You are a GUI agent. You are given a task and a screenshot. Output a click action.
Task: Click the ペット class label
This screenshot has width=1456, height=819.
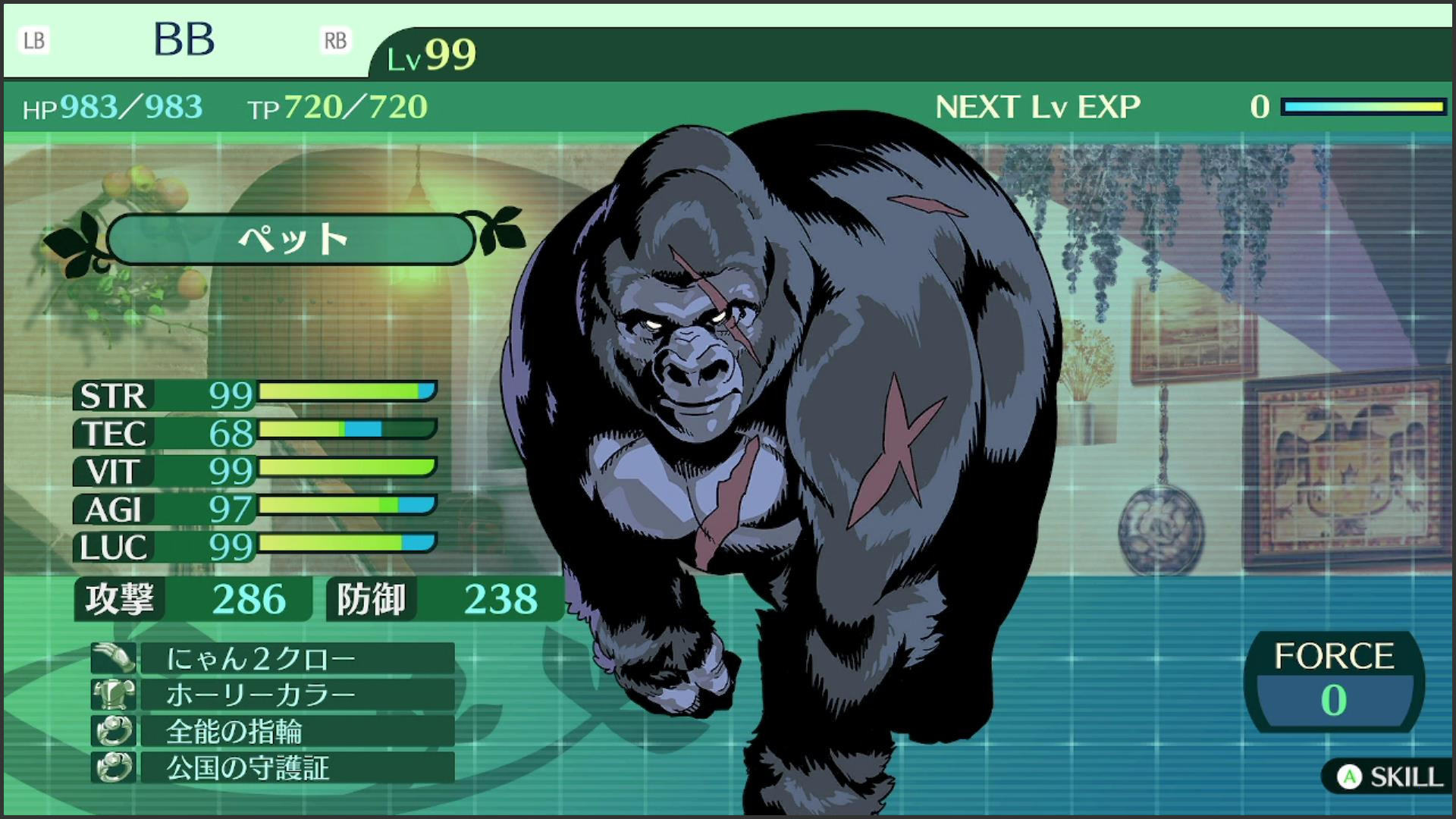tap(292, 240)
